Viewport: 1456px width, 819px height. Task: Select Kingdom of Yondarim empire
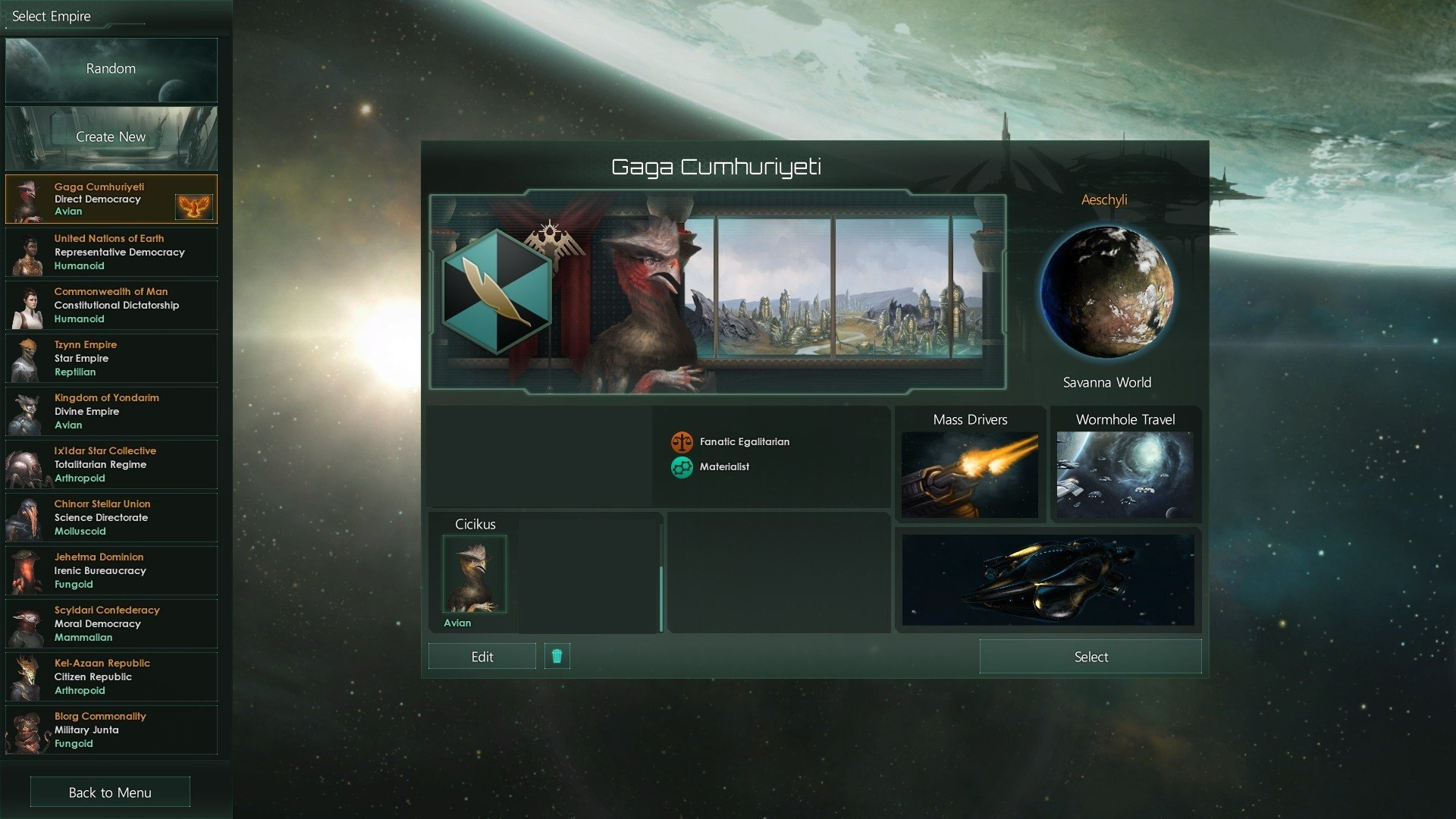pos(111,412)
